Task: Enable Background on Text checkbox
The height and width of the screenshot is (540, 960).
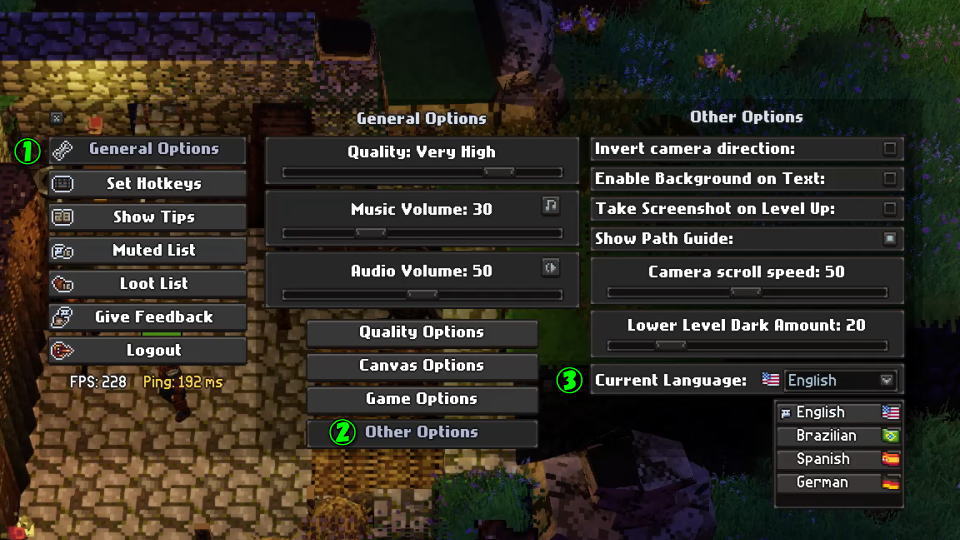Action: pyautogui.click(x=889, y=179)
